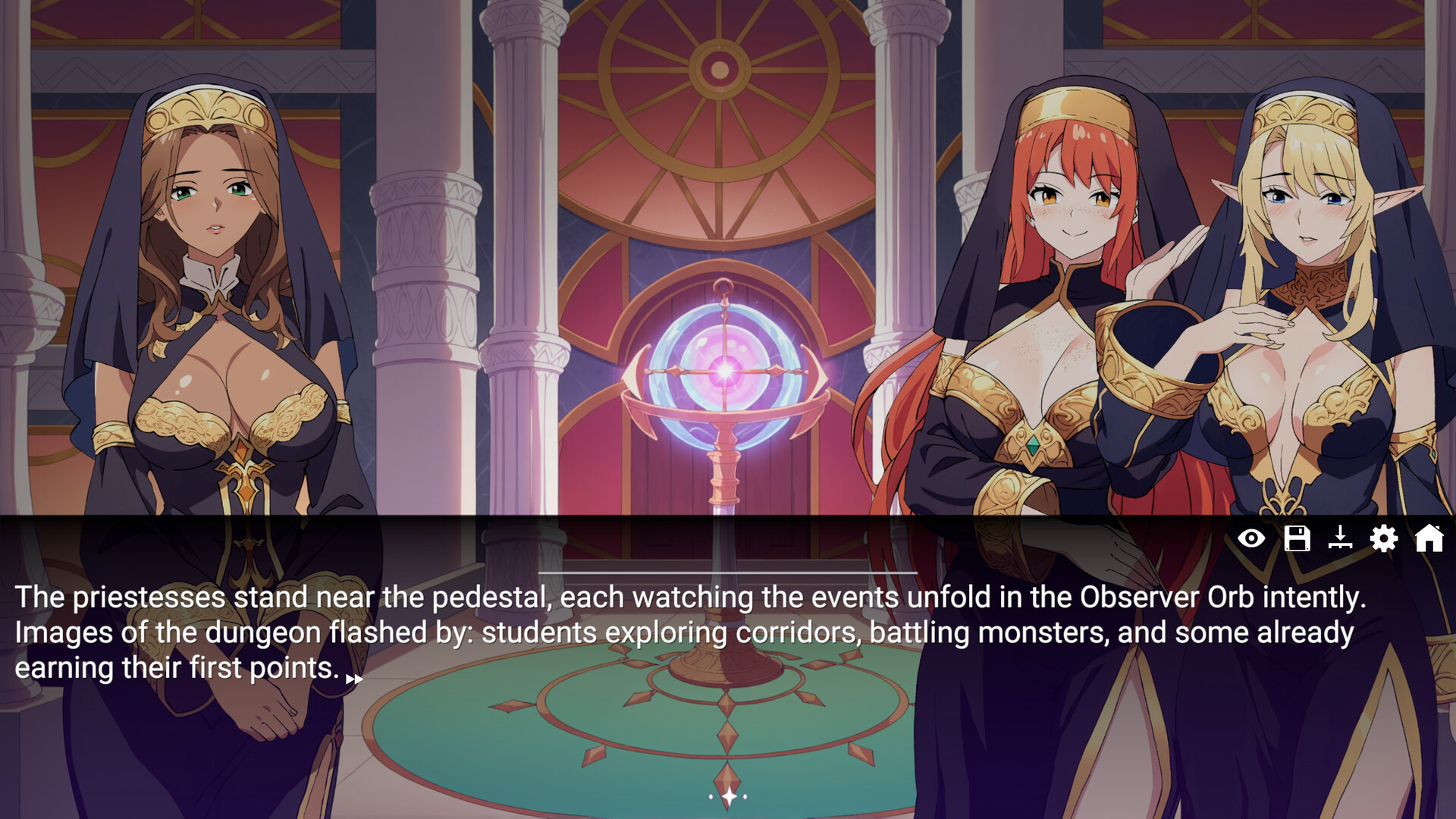Hide the dialogue box with the eye icon
Image resolution: width=1456 pixels, height=819 pixels.
tap(1251, 538)
